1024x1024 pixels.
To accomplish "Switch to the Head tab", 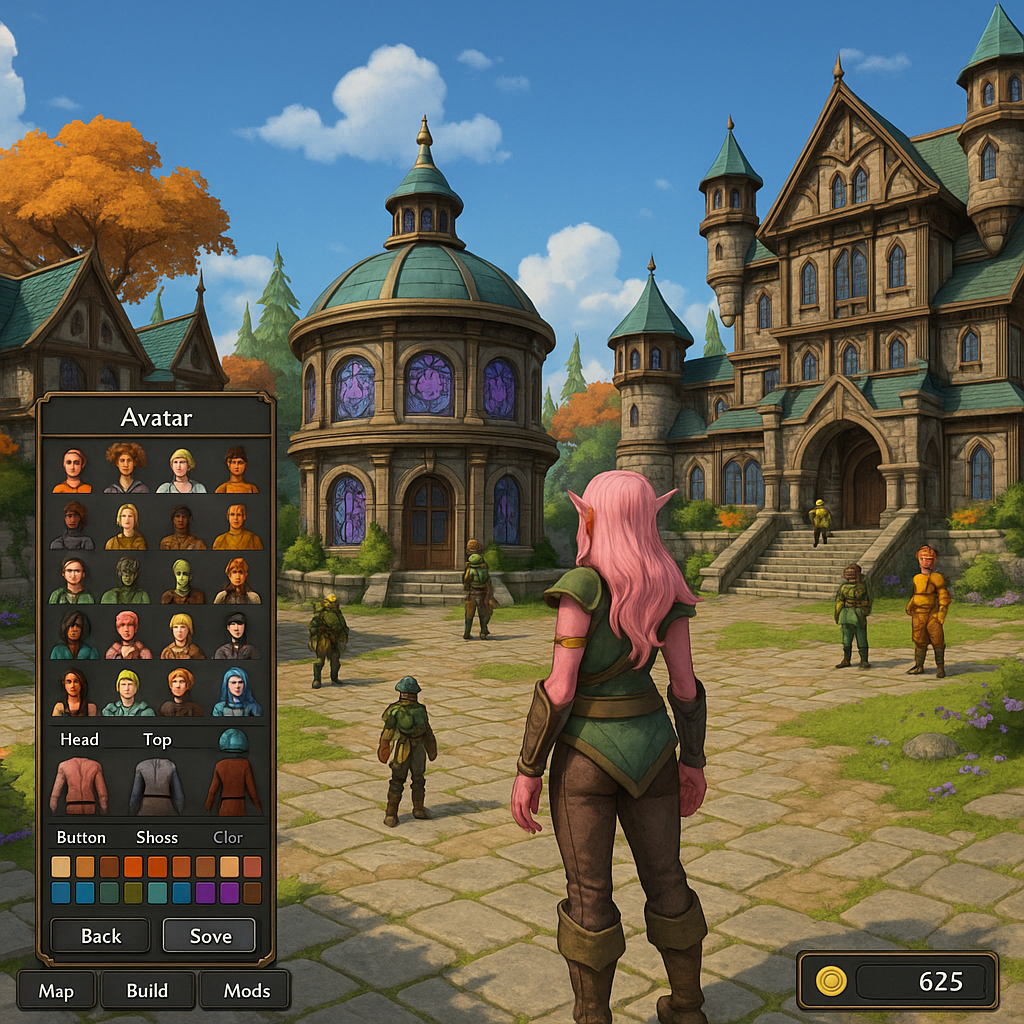I will point(79,739).
